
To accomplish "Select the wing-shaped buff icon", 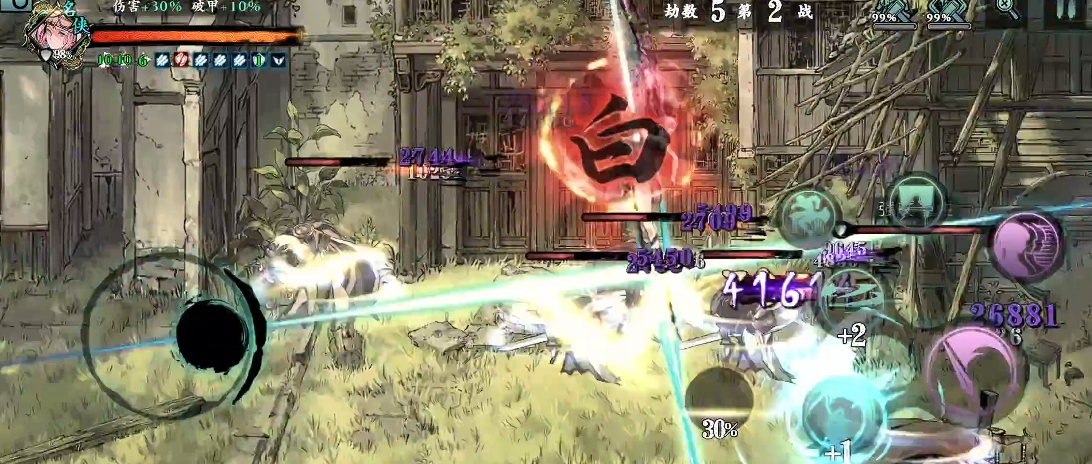I will (x=277, y=60).
